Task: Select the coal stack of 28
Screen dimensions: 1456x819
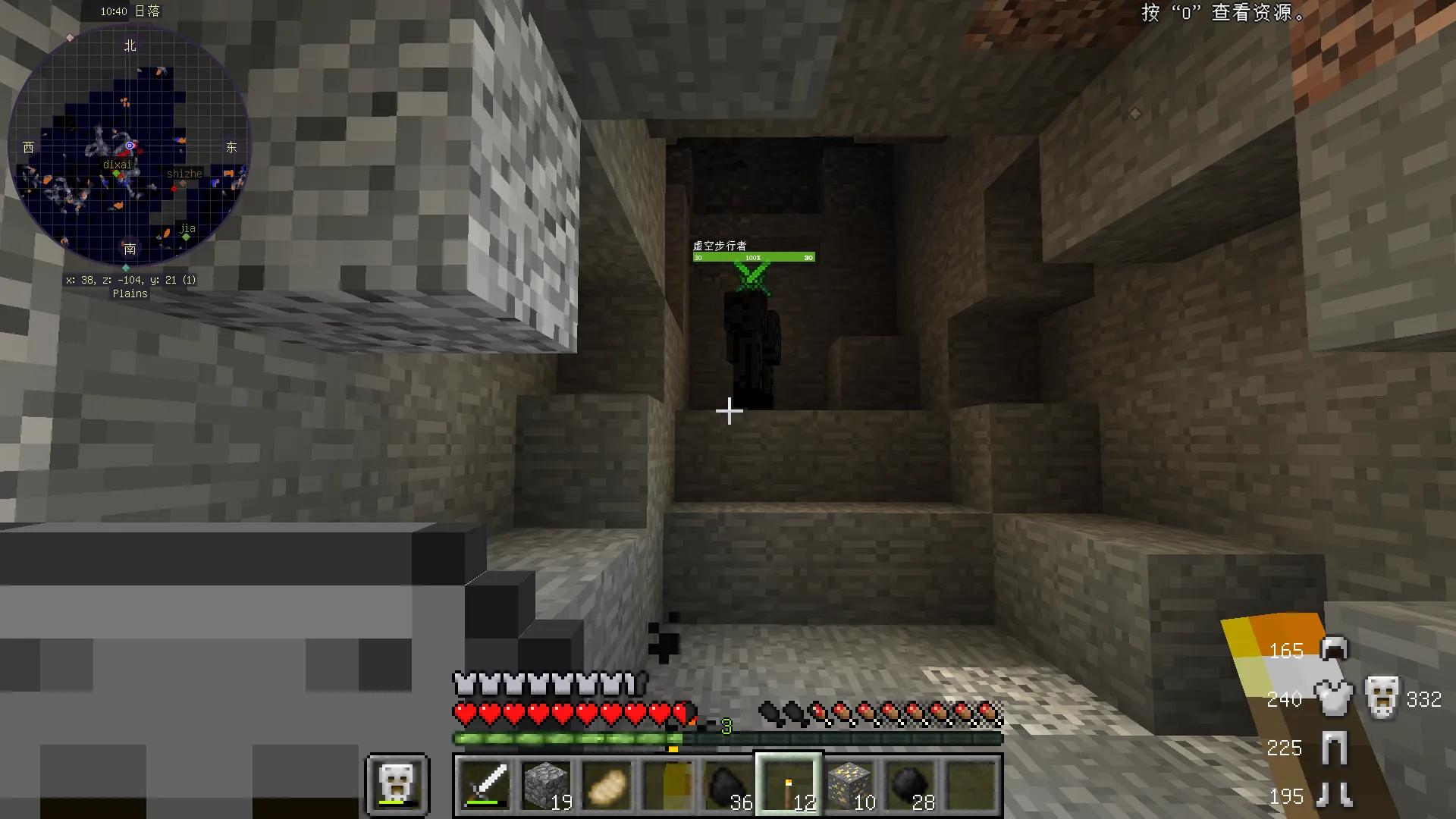Action: click(x=911, y=785)
